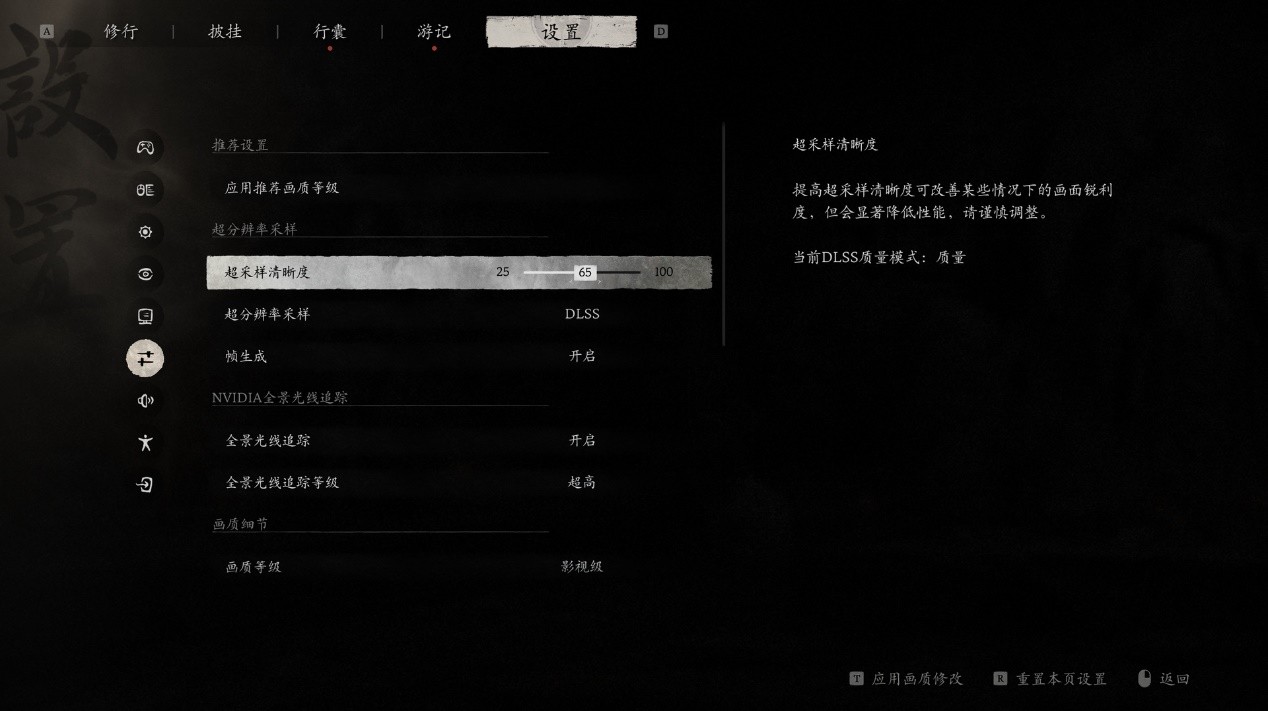Click the highlighted 设置 tab
The width and height of the screenshot is (1268, 711).
[561, 32]
